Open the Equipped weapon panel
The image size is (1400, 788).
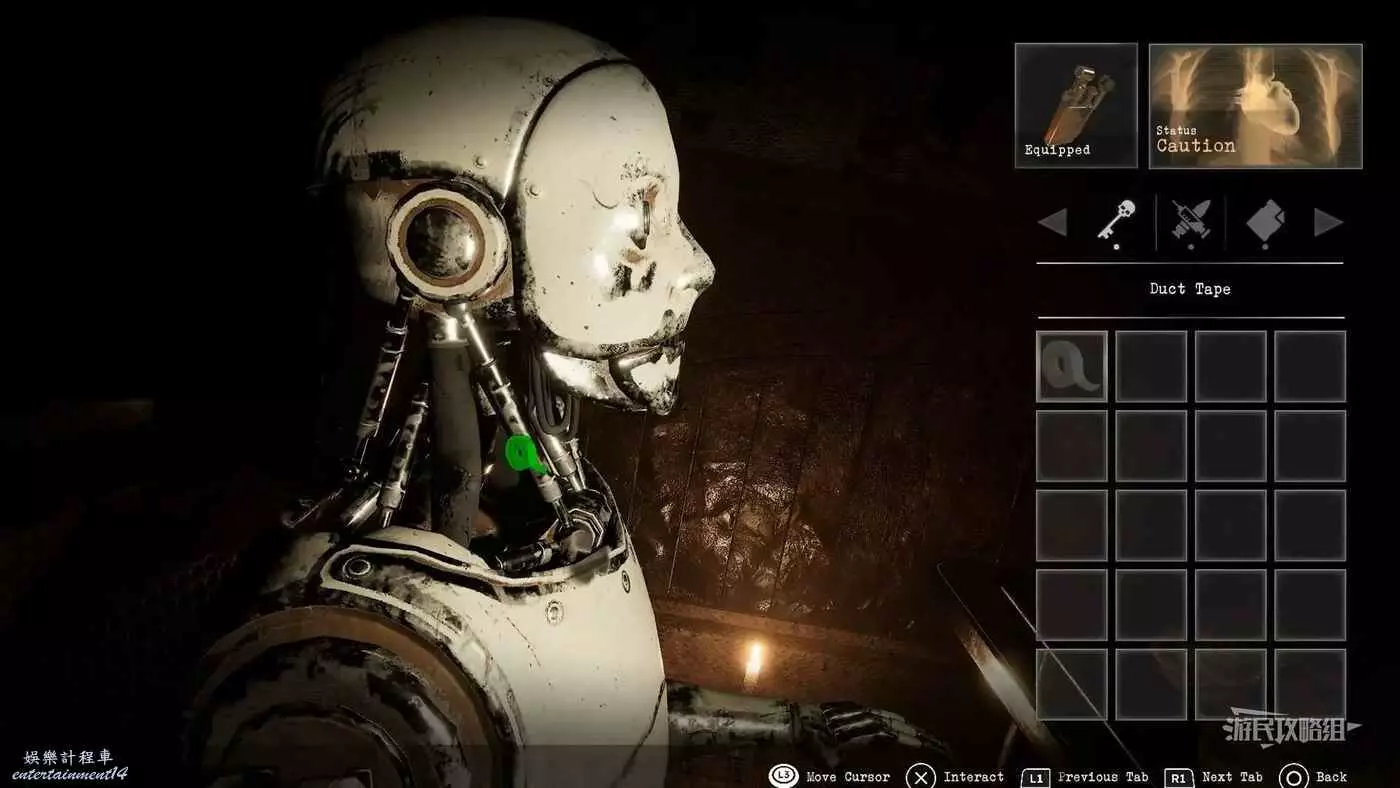pos(1076,105)
